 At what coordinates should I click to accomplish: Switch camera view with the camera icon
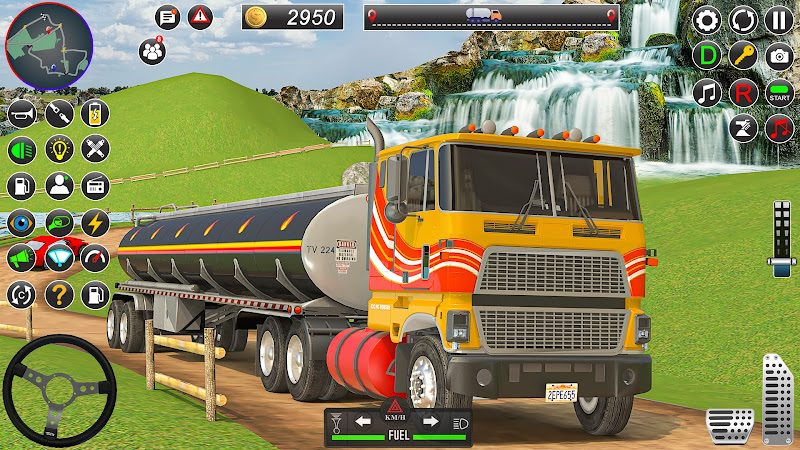(778, 55)
